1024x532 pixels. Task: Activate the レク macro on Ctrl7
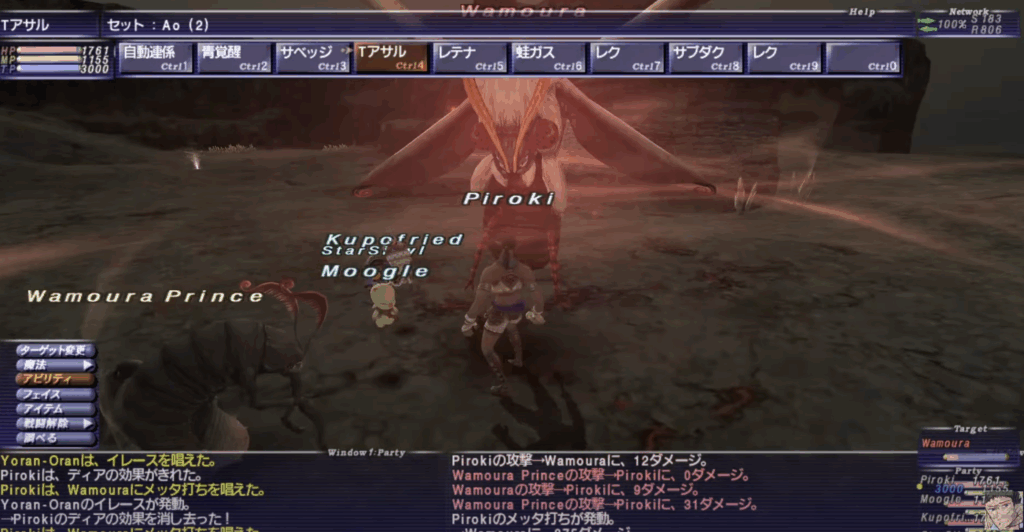coord(627,58)
